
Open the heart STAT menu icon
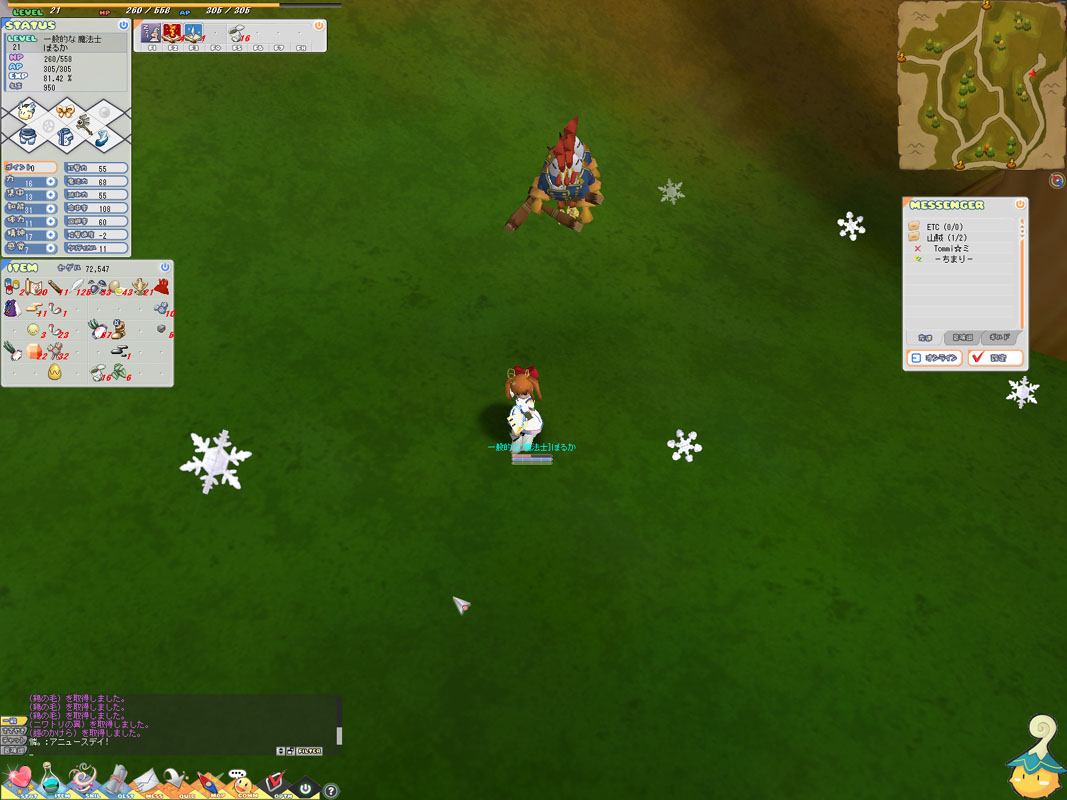18,780
